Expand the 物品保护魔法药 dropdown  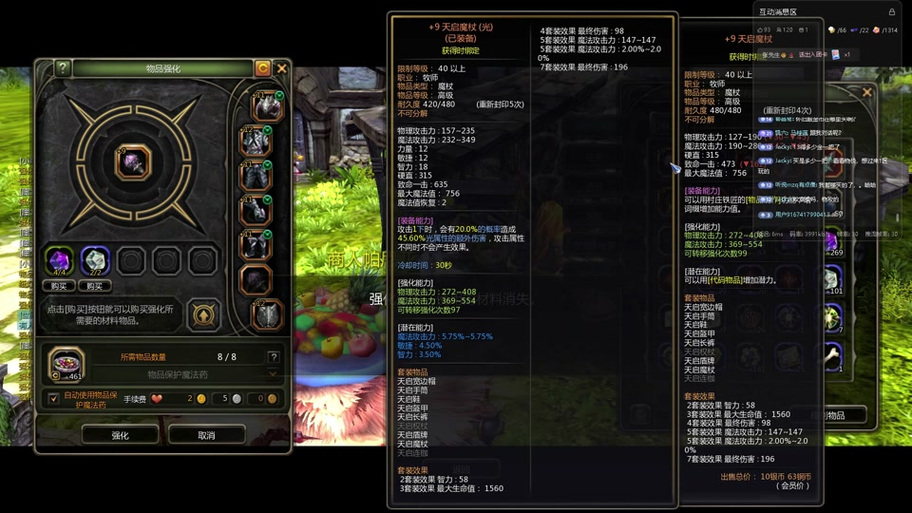pos(272,375)
